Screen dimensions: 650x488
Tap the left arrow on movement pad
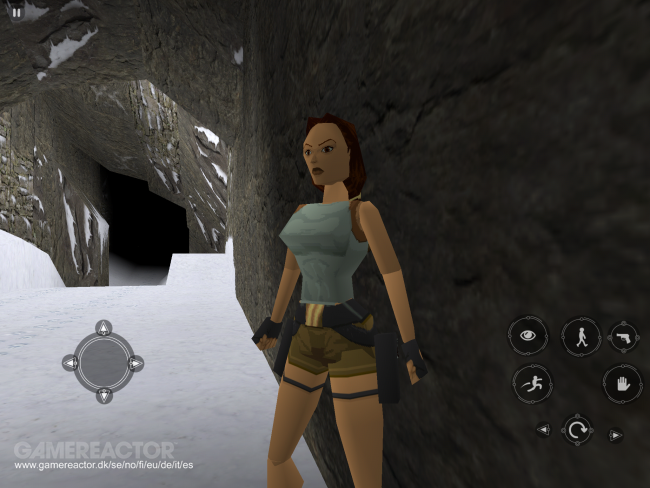click(x=70, y=362)
